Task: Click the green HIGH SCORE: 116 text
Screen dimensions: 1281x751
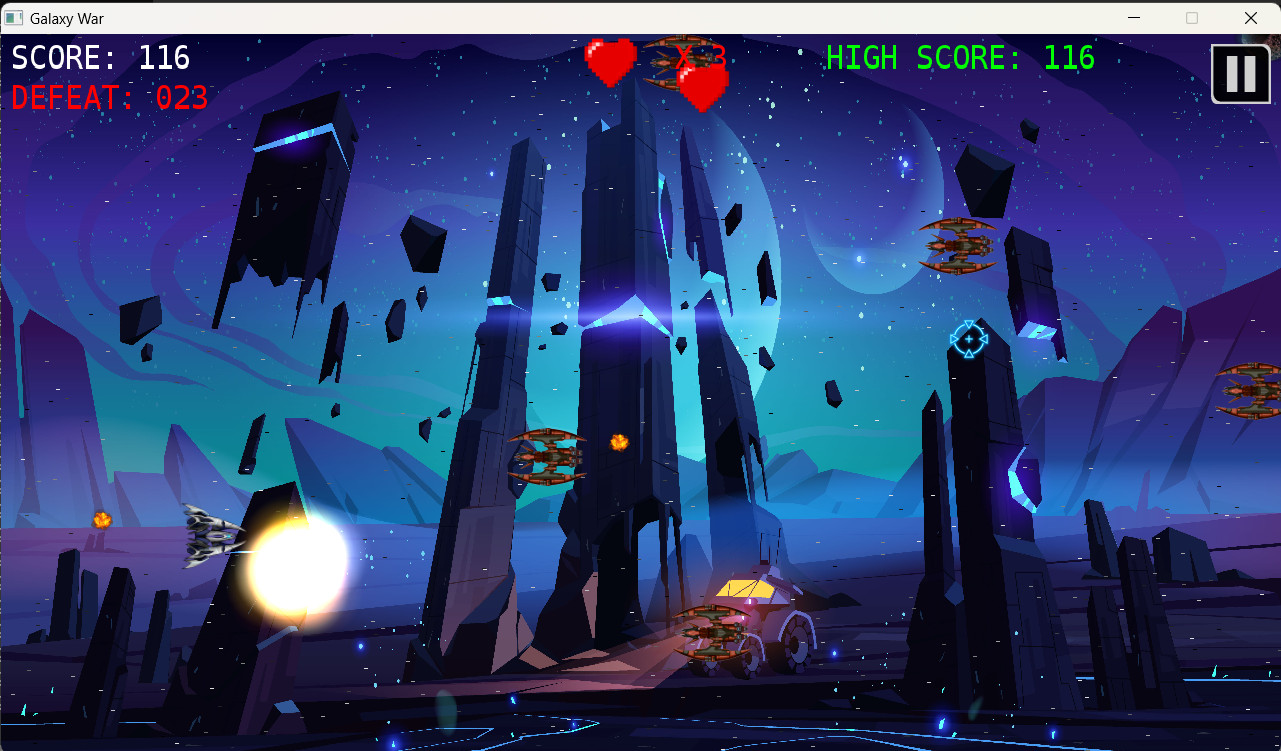Action: [960, 58]
